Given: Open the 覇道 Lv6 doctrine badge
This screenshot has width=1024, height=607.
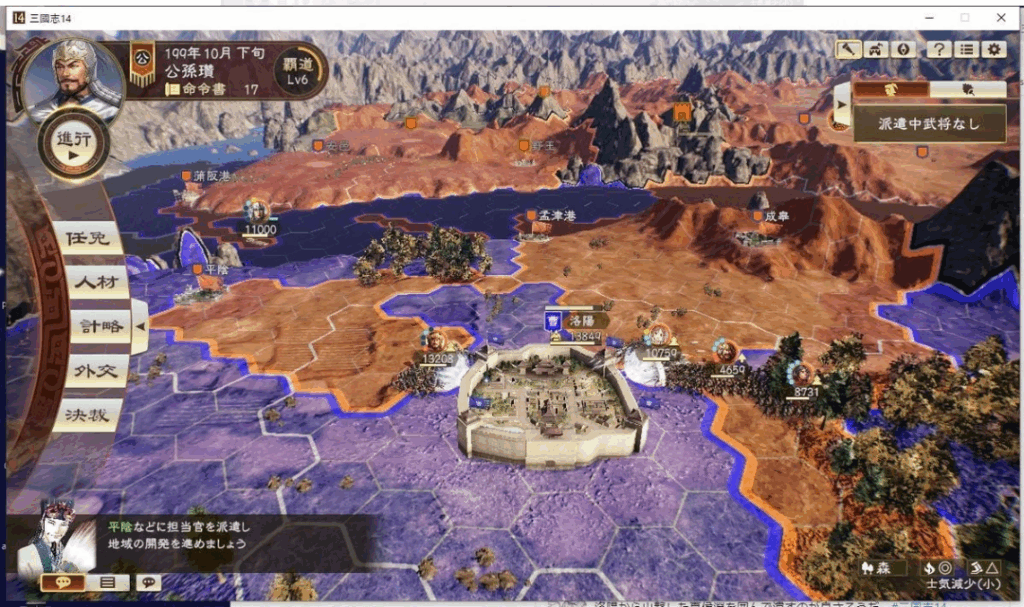Looking at the screenshot, I should click(297, 70).
